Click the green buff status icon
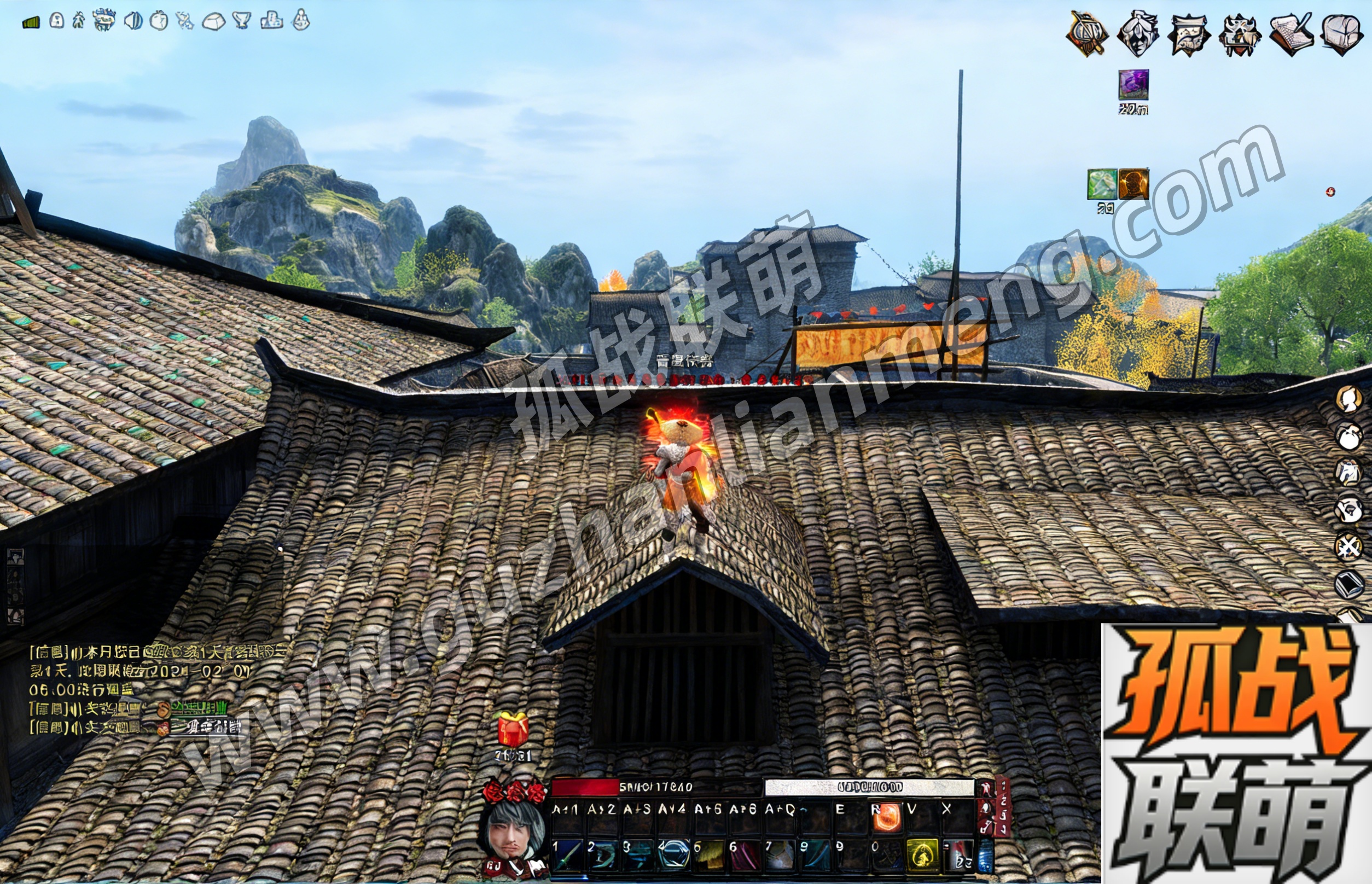 1102,184
